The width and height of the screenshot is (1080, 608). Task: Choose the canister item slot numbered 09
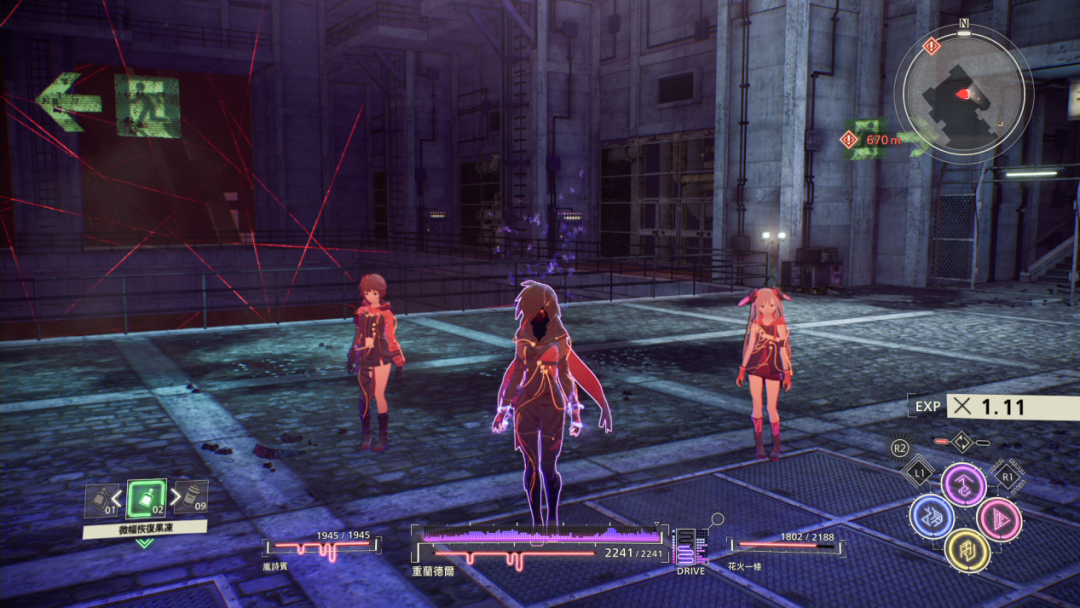pyautogui.click(x=194, y=496)
